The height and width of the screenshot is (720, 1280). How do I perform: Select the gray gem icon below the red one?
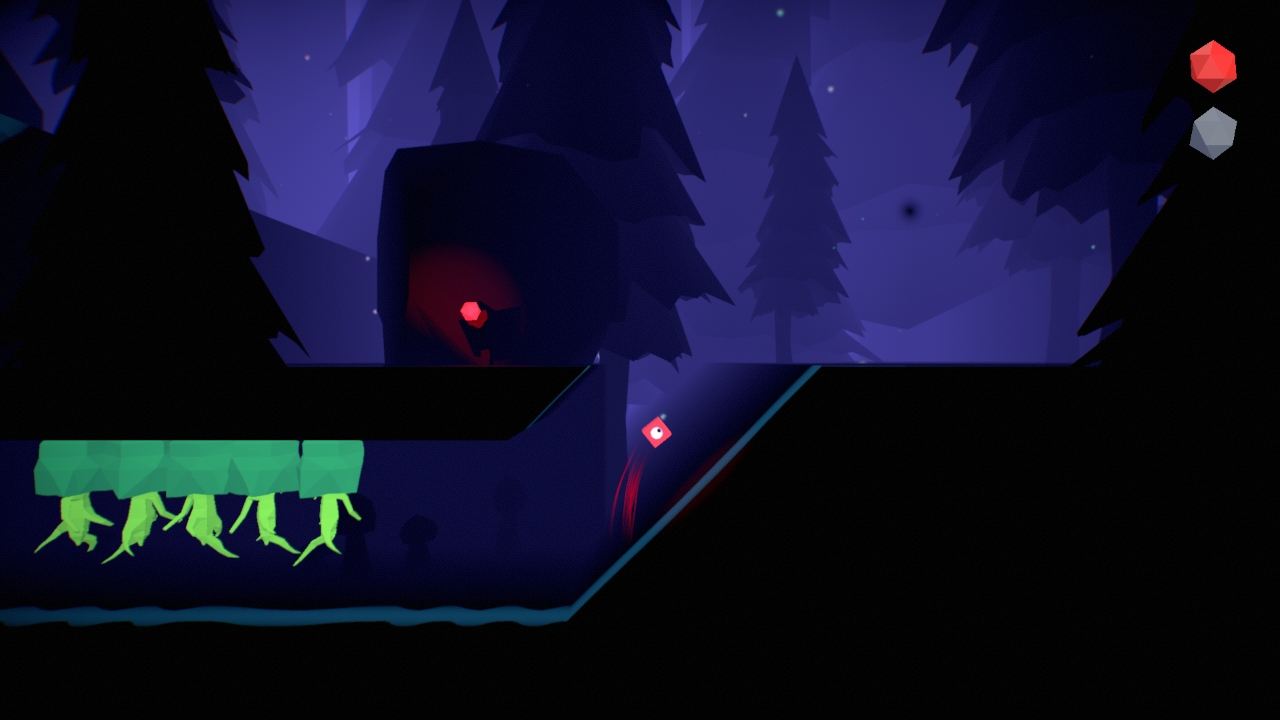coord(1213,133)
